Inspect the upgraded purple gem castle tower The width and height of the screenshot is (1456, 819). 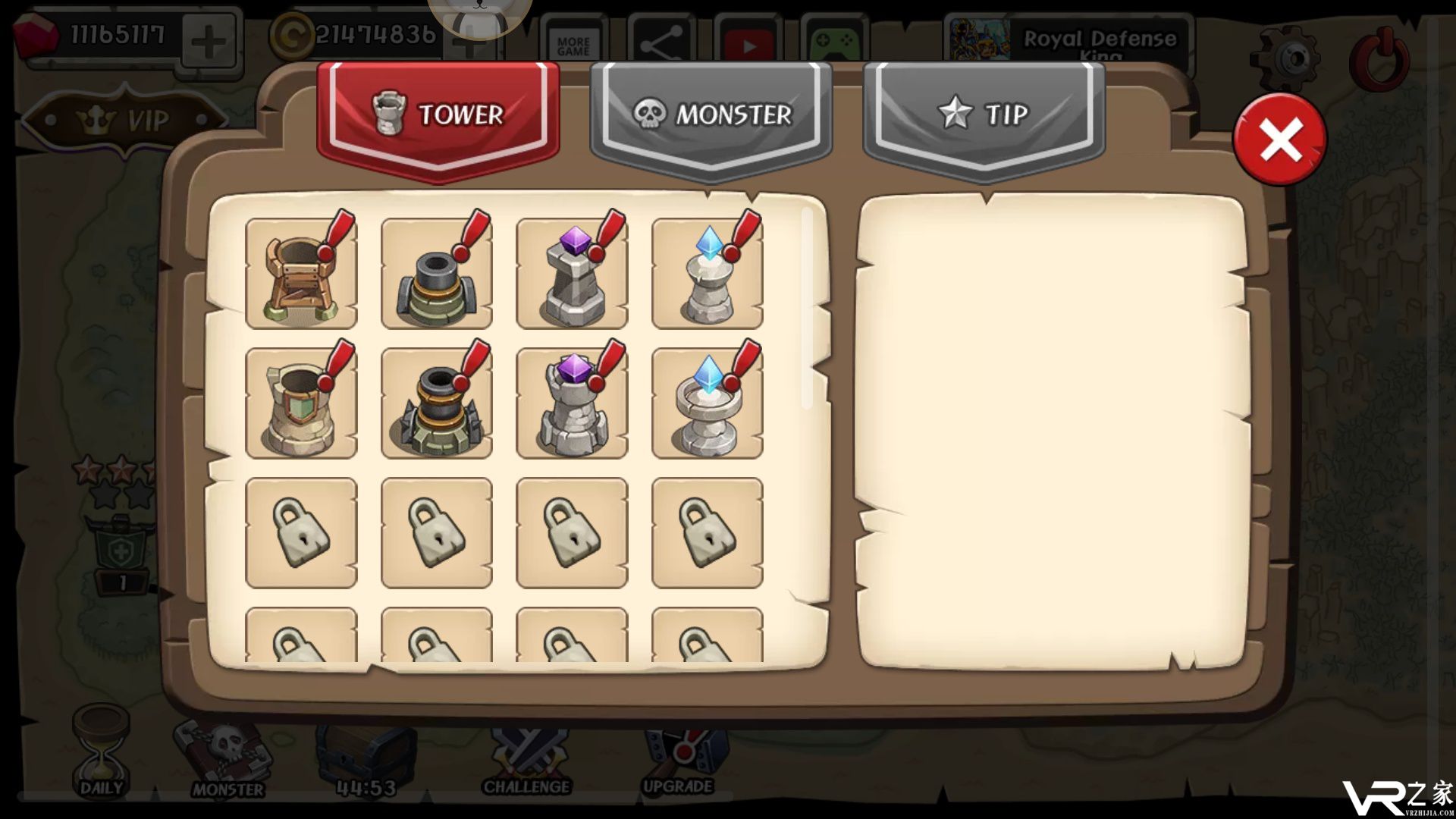(572, 403)
